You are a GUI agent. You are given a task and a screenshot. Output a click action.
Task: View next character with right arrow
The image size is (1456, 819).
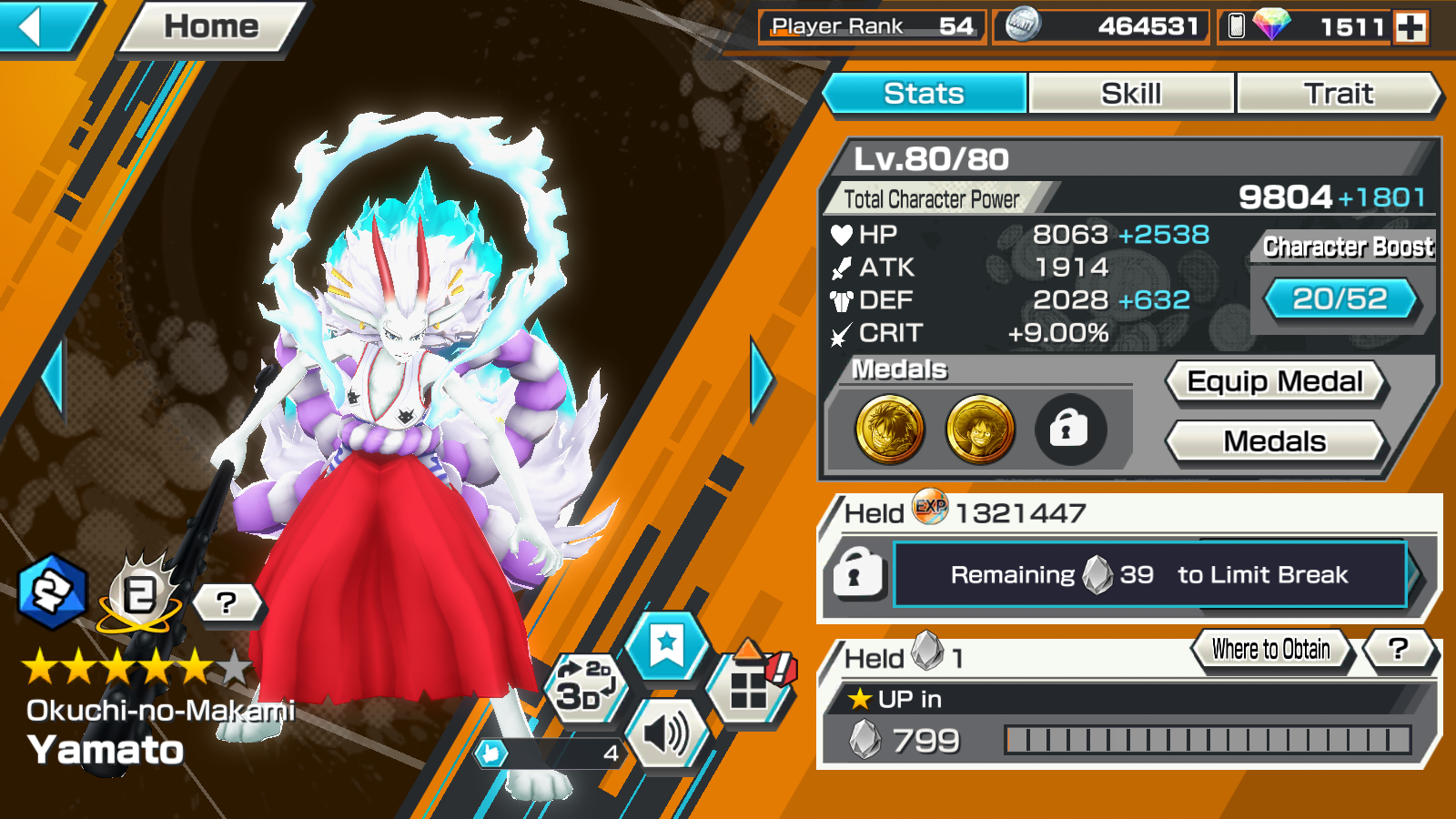[x=762, y=378]
